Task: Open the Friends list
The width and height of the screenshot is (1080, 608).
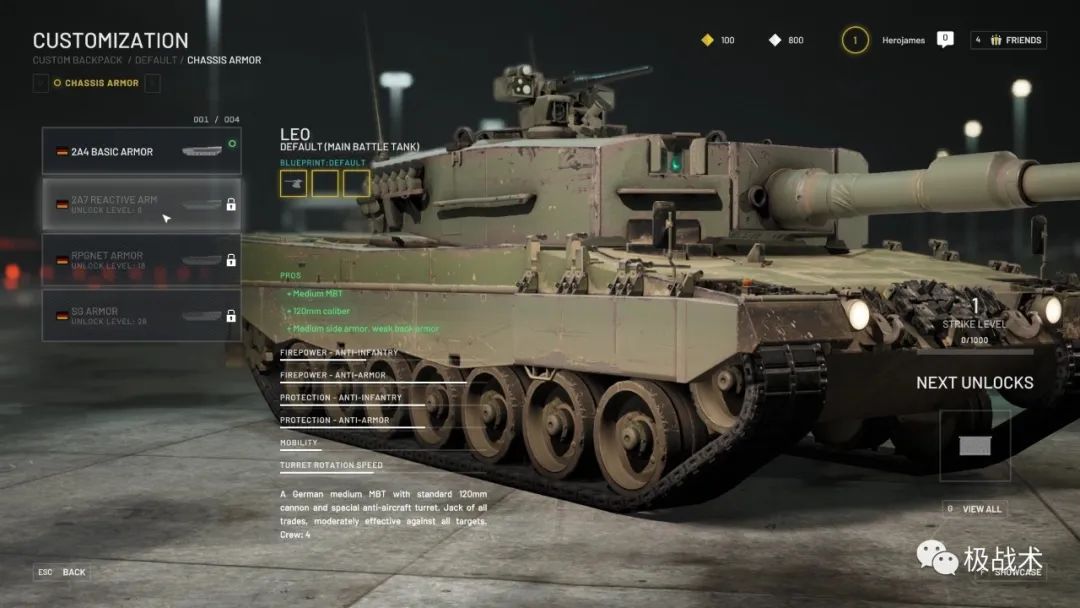Action: [x=1008, y=40]
